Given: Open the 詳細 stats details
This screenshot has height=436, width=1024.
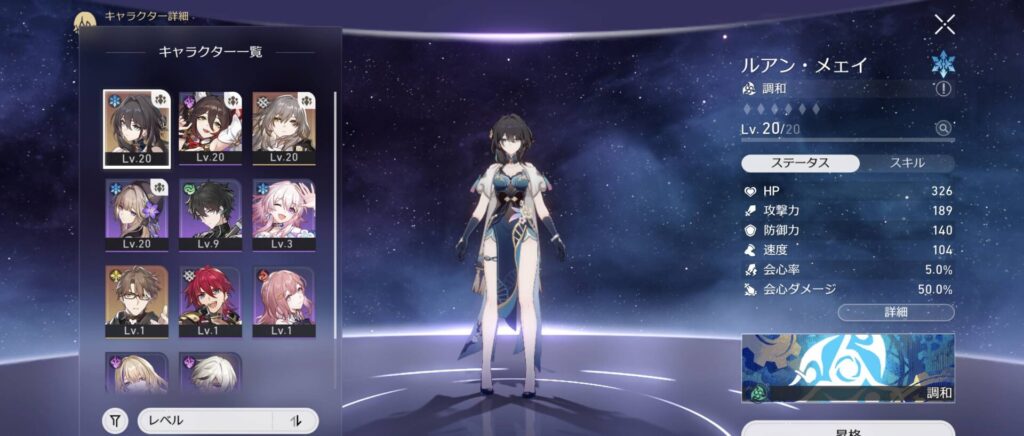Looking at the screenshot, I should click(x=895, y=312).
